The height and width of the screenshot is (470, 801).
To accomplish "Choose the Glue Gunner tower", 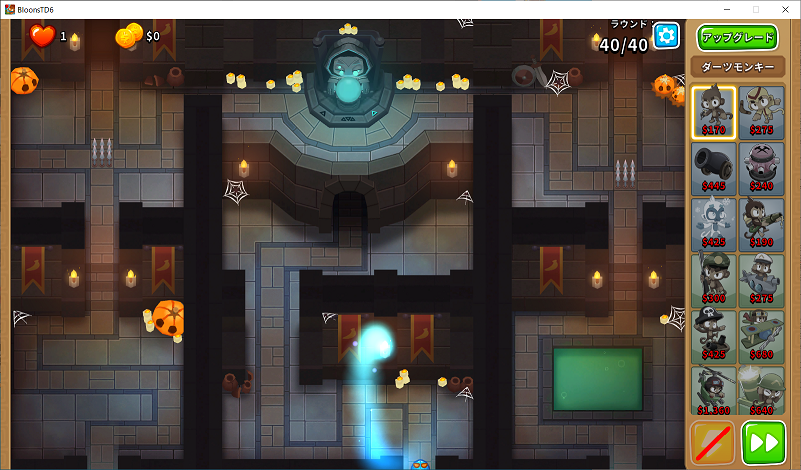I will [x=761, y=223].
